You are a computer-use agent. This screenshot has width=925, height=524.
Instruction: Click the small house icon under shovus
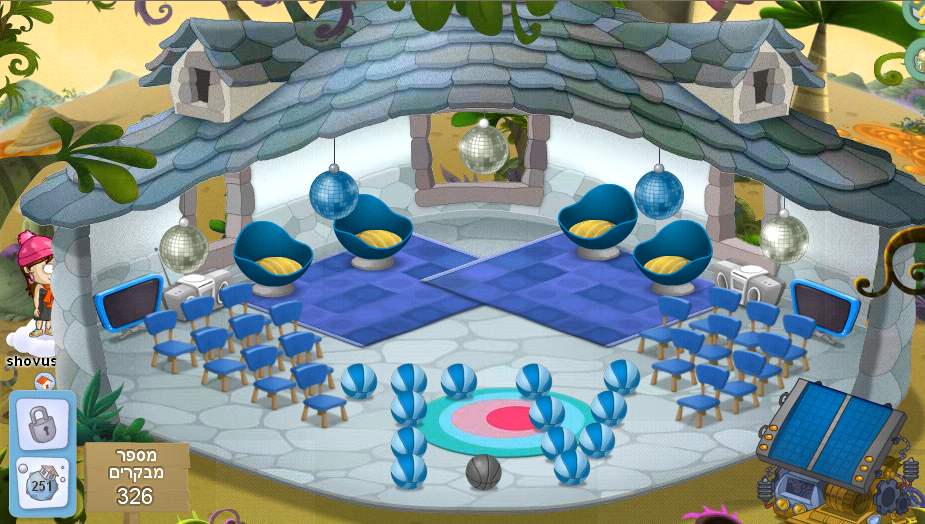43,381
